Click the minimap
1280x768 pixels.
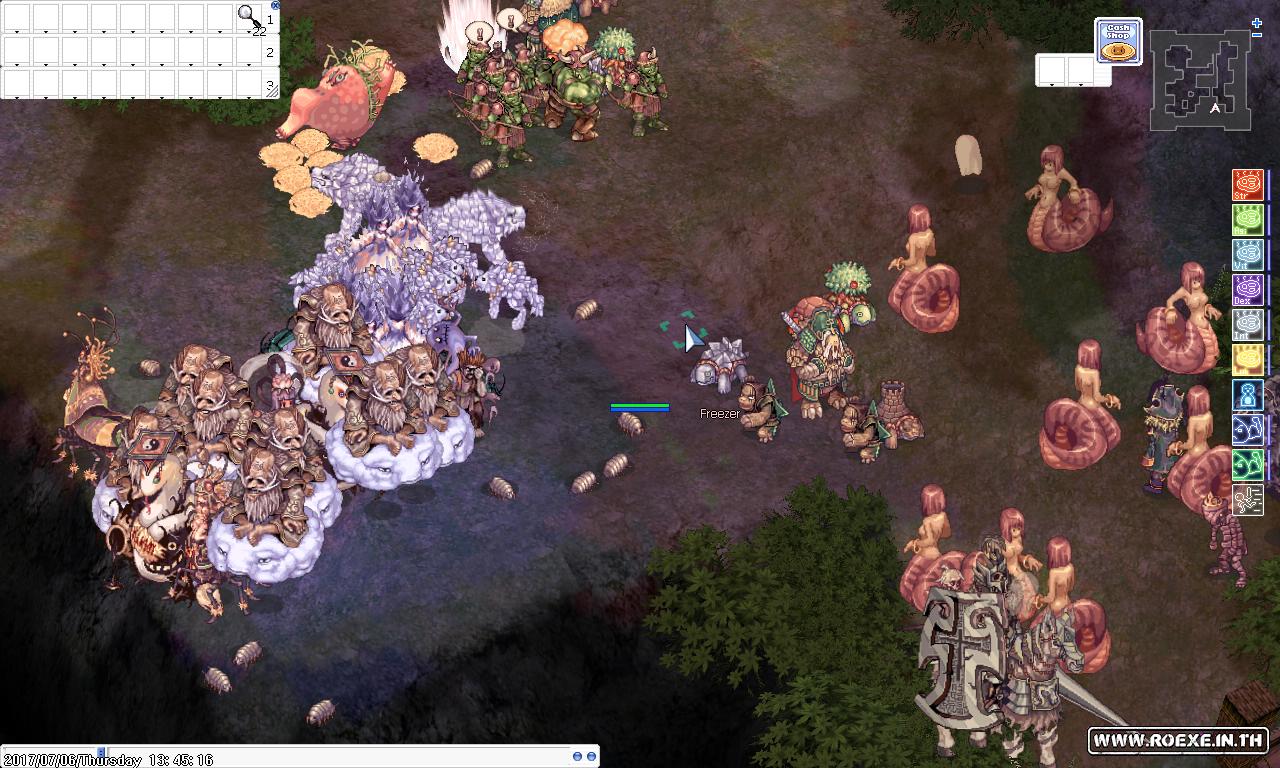pyautogui.click(x=1199, y=80)
